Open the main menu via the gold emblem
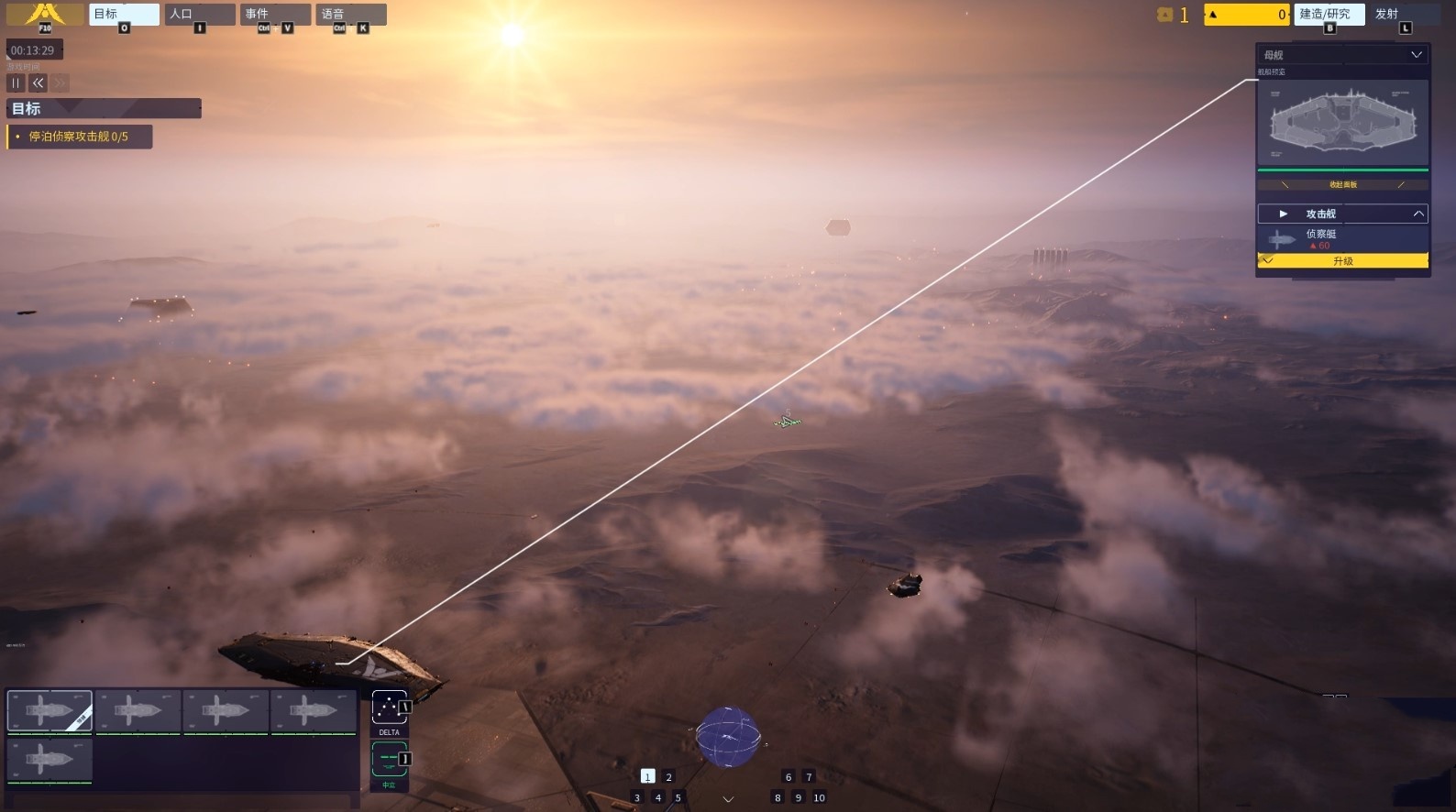The height and width of the screenshot is (812, 1456). [x=44, y=15]
